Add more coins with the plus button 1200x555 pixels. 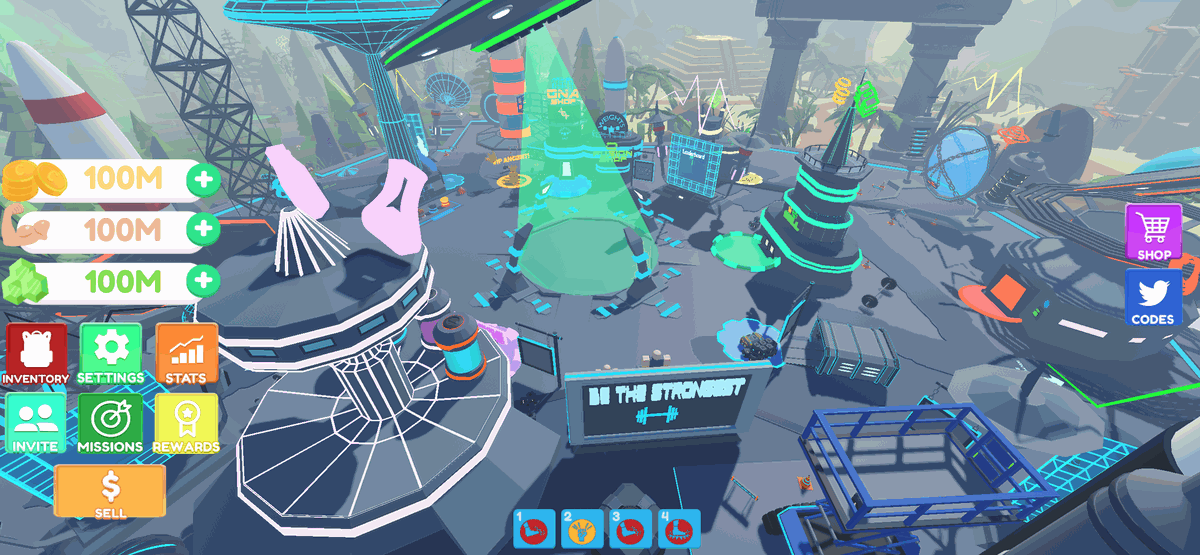pos(204,181)
